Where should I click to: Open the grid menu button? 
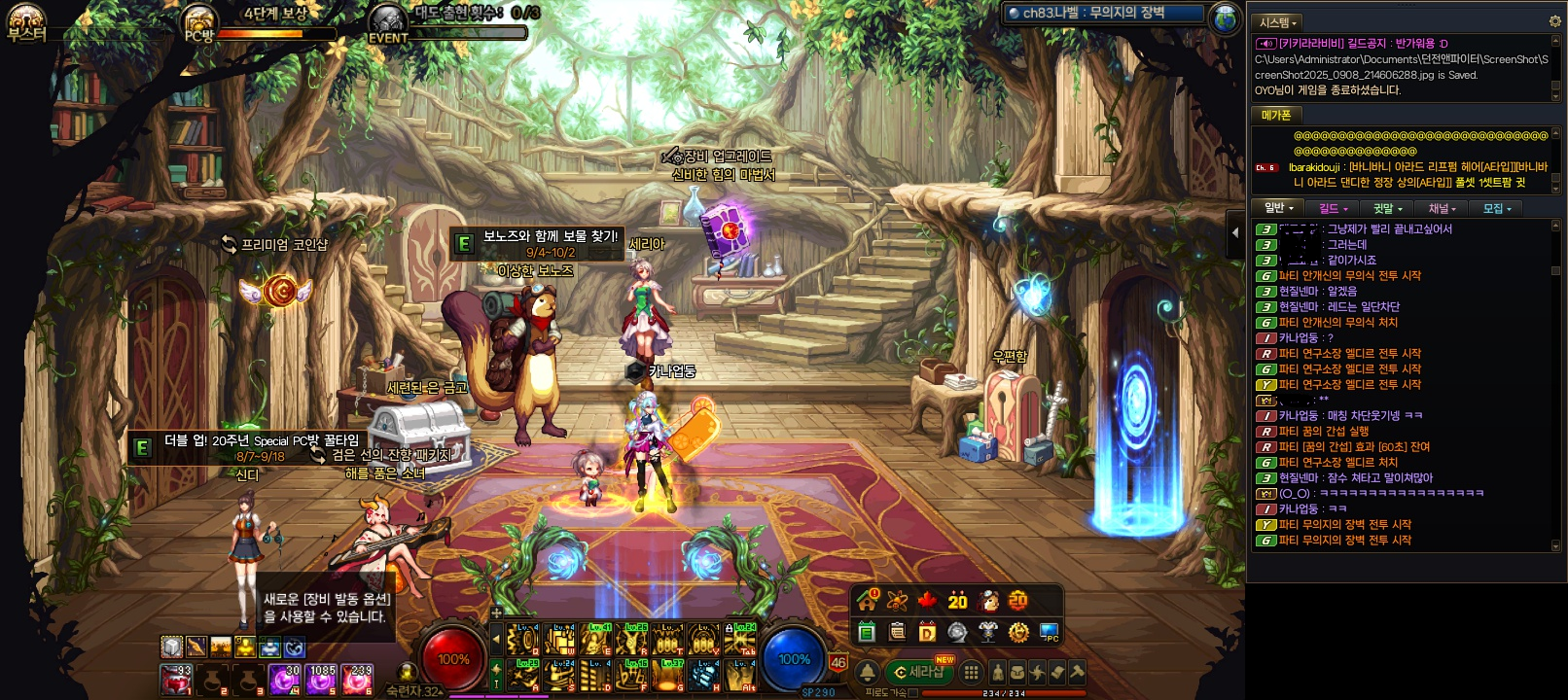click(971, 672)
